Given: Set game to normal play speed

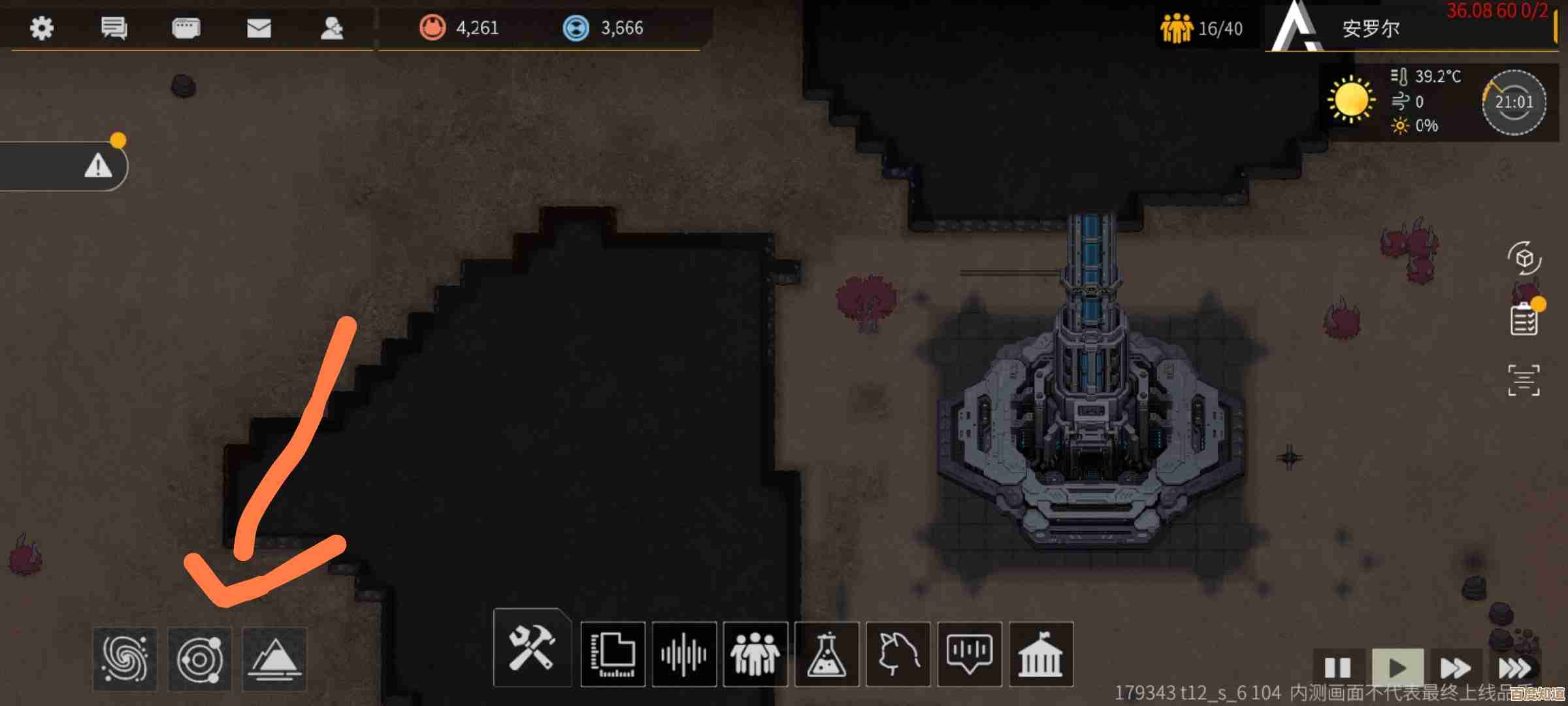Looking at the screenshot, I should tap(1397, 668).
